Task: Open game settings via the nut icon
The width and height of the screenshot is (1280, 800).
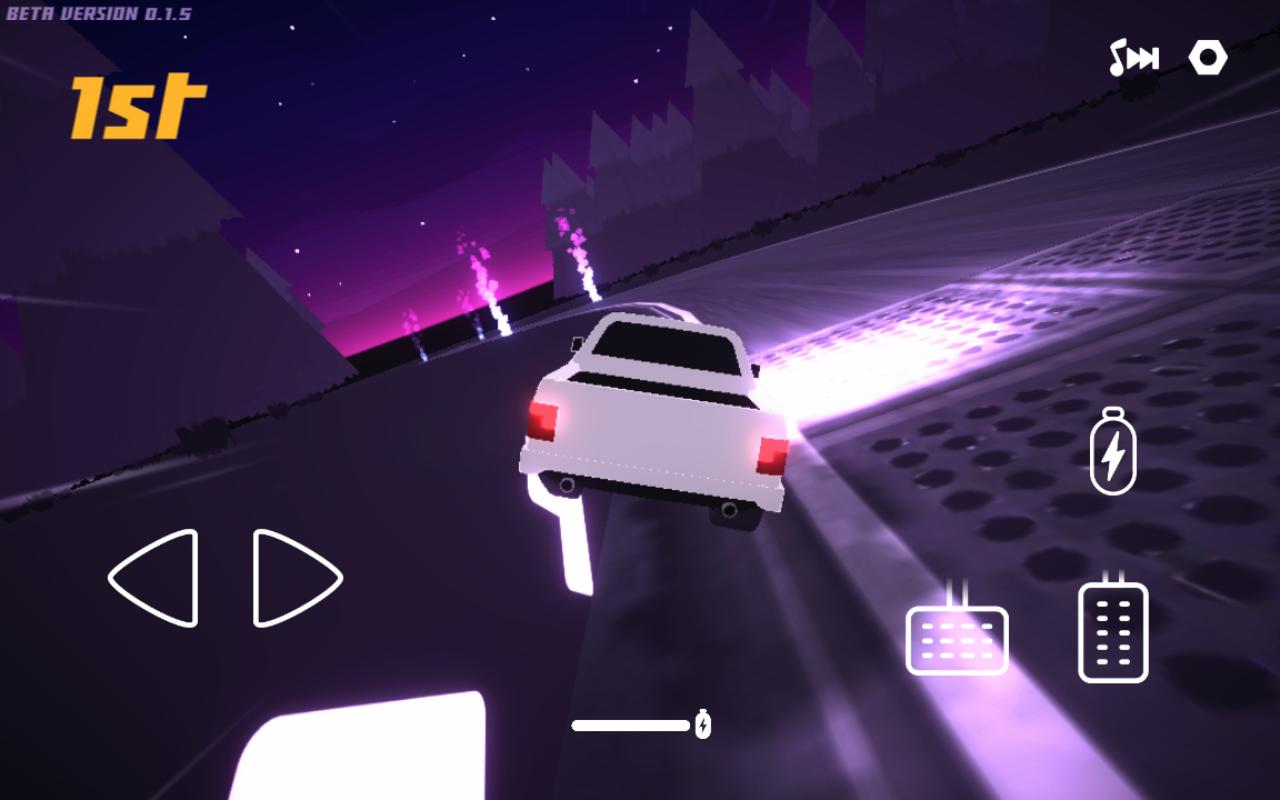Action: coord(1208,58)
